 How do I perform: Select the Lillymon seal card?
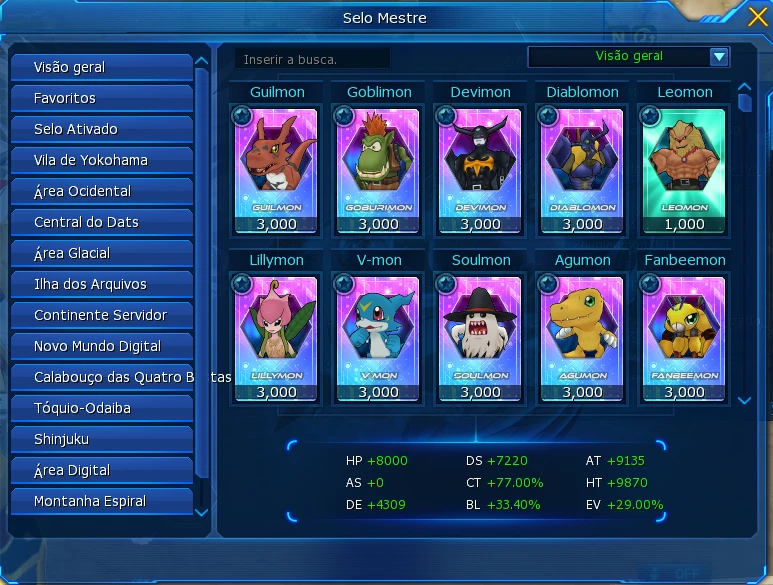(277, 329)
